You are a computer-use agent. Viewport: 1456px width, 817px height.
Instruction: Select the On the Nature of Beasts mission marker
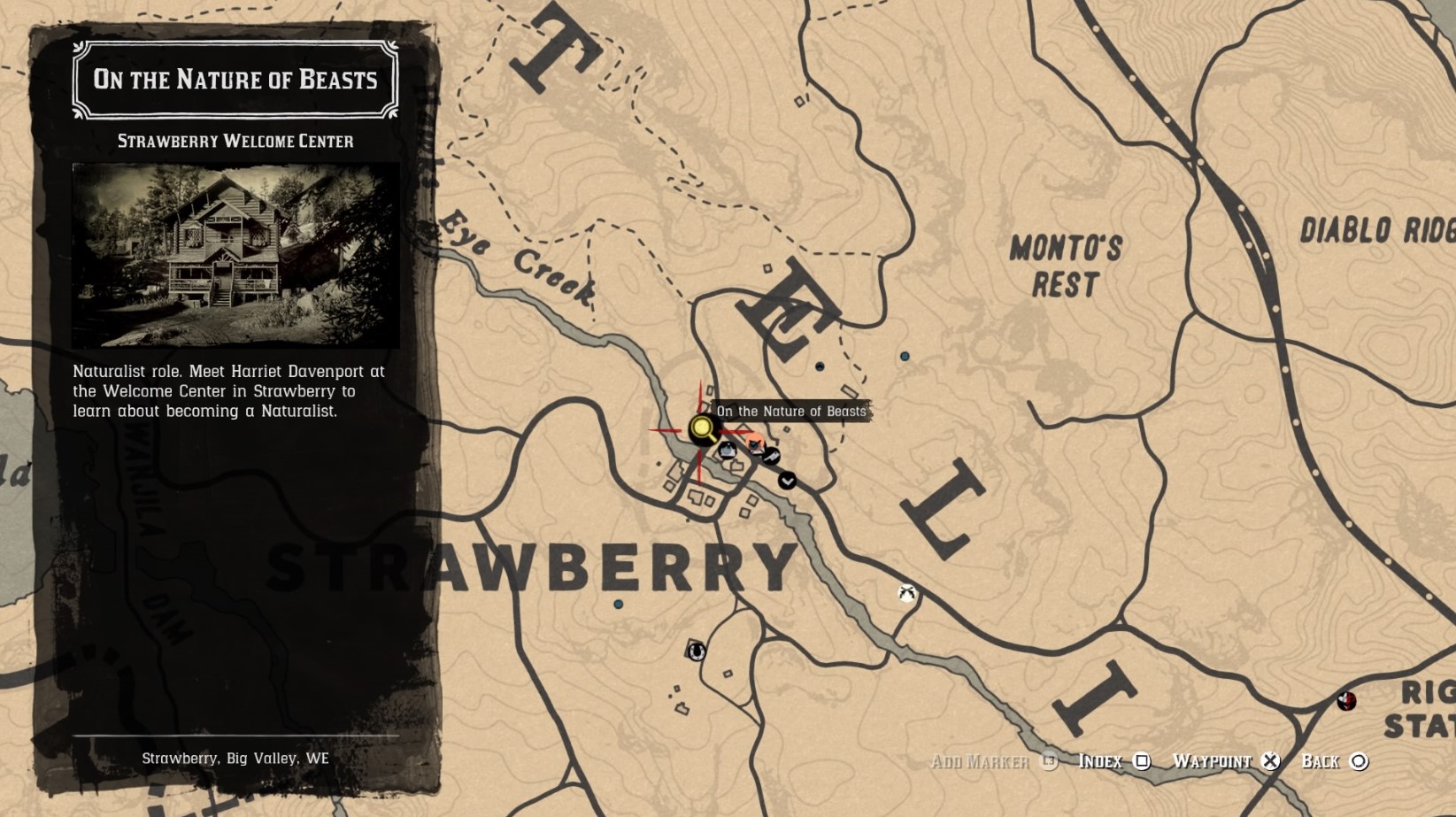tap(702, 430)
